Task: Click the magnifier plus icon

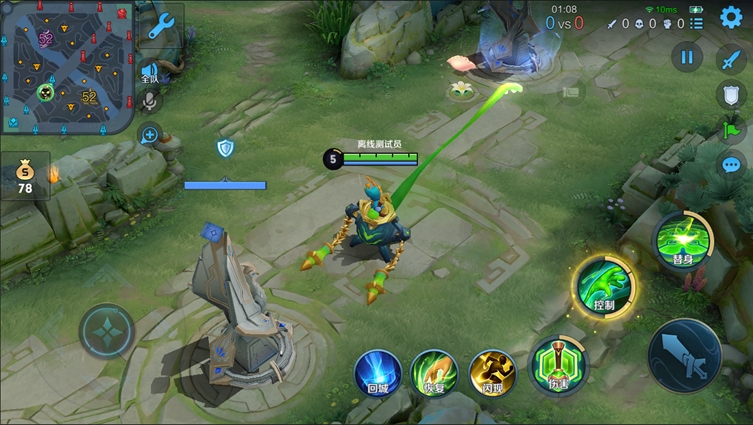Action: tap(150, 135)
